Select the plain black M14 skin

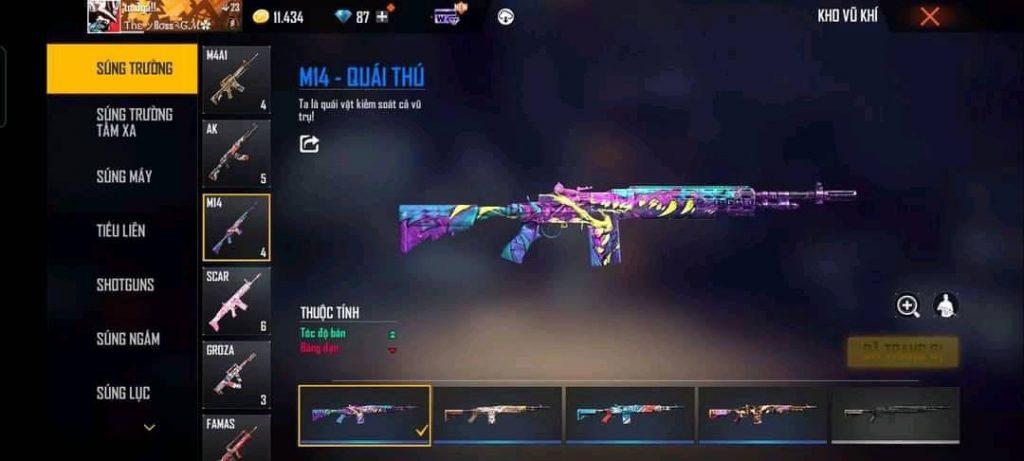pyautogui.click(x=895, y=414)
